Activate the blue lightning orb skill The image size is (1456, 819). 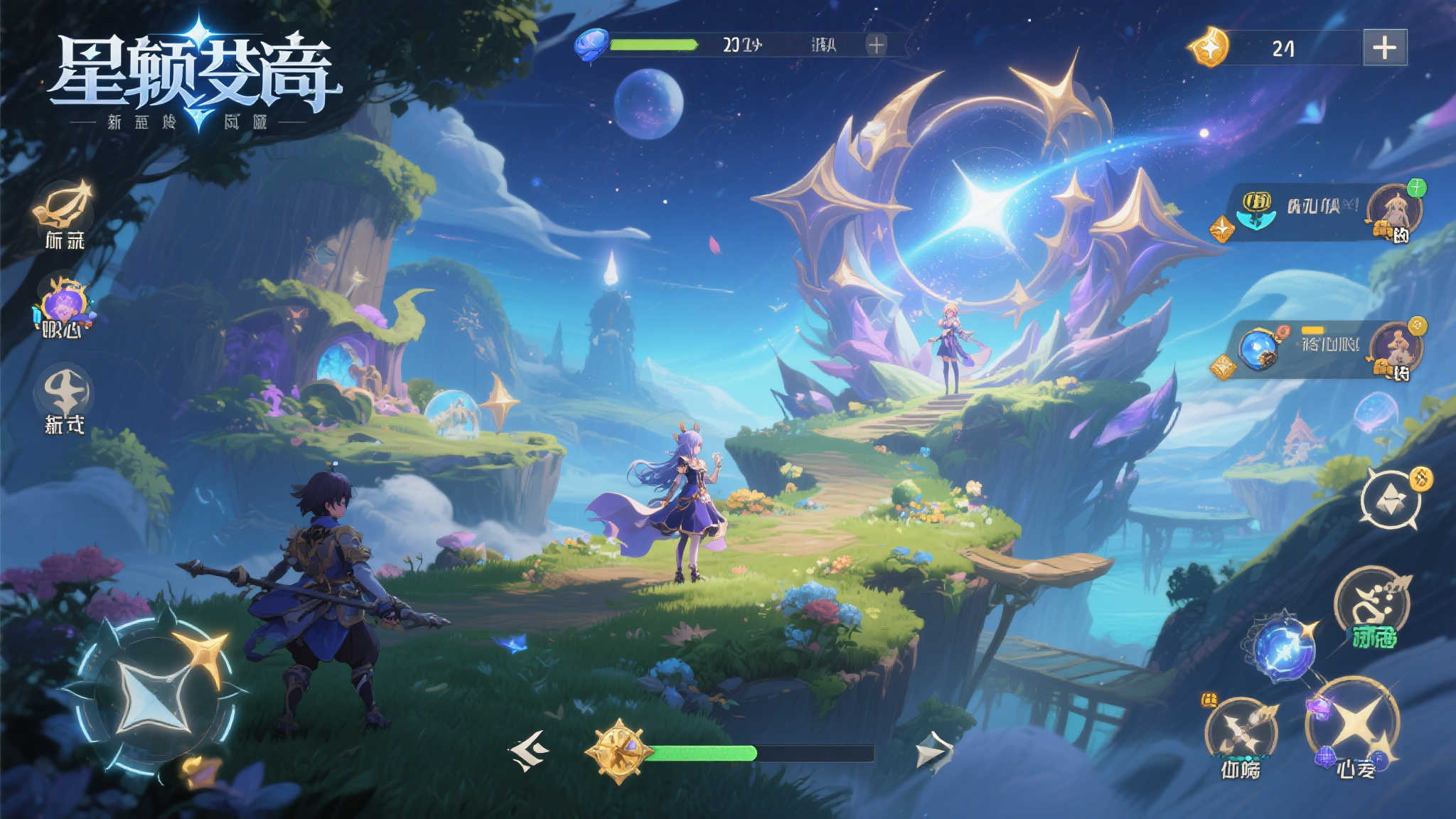pyautogui.click(x=1283, y=648)
